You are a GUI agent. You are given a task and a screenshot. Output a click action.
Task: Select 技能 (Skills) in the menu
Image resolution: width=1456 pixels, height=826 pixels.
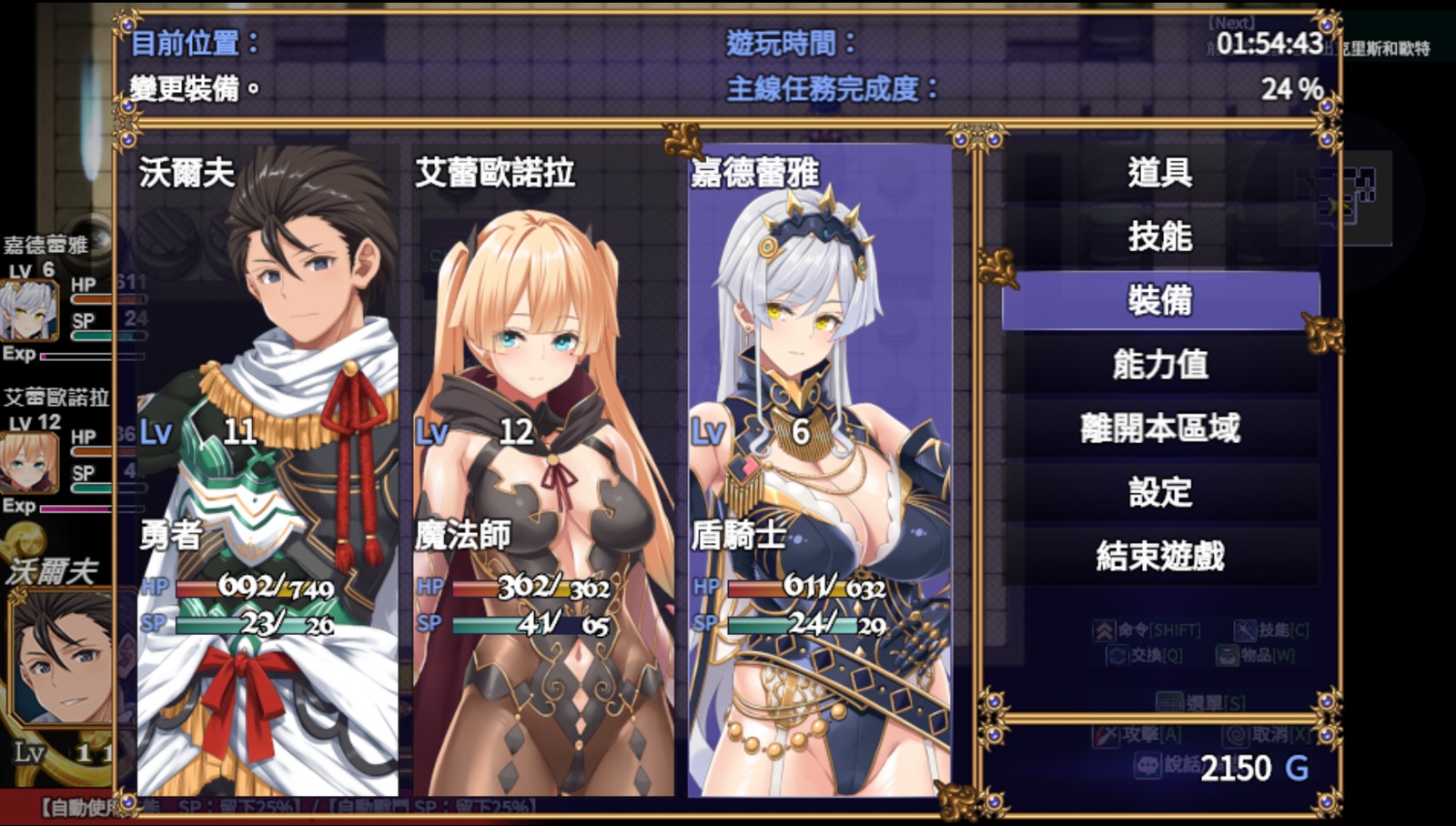(1160, 237)
